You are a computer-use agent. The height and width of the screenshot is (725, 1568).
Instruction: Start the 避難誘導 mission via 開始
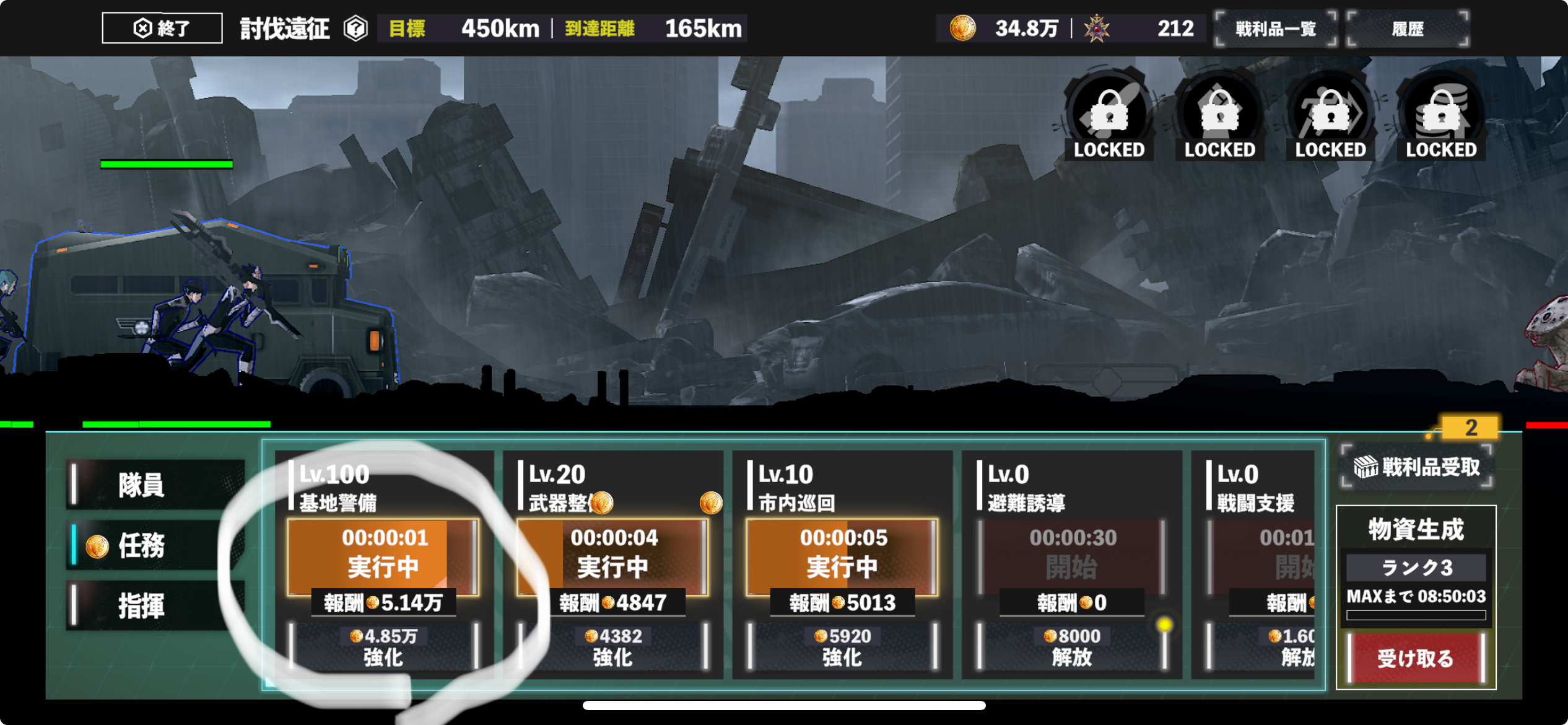point(1072,553)
